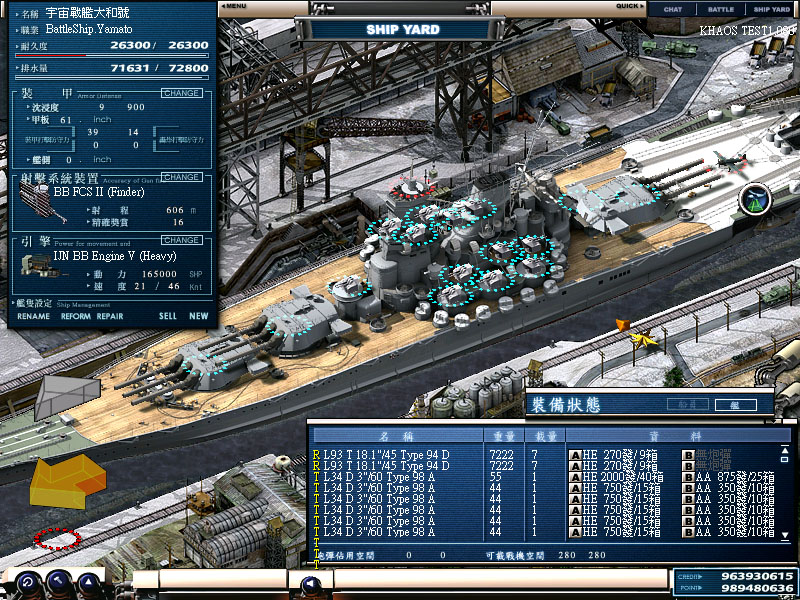
Task: Repair the ship with the REPAIR button
Action: [110, 316]
